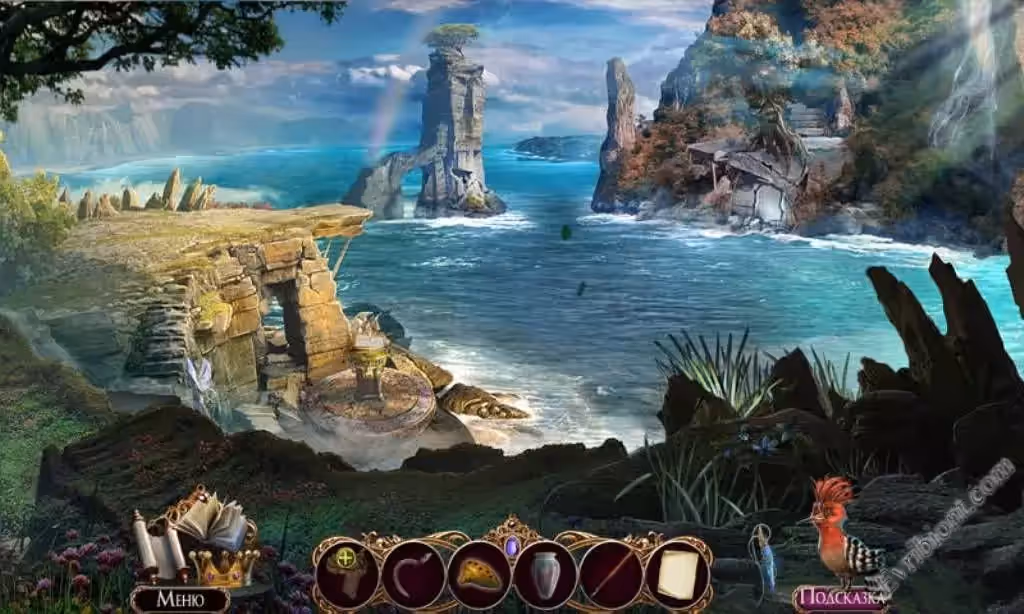Click the purple gem atop inventory bar
Viewport: 1024px width, 614px height.
512,546
